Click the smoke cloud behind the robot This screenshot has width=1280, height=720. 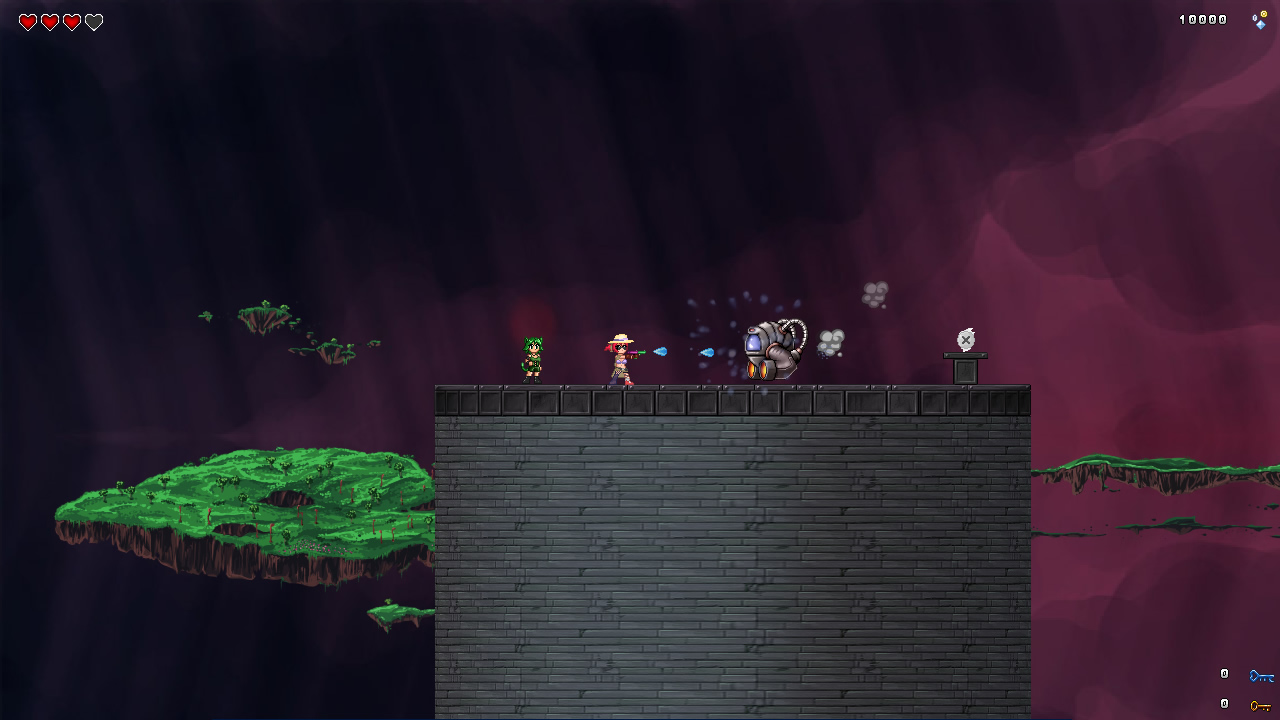[830, 340]
